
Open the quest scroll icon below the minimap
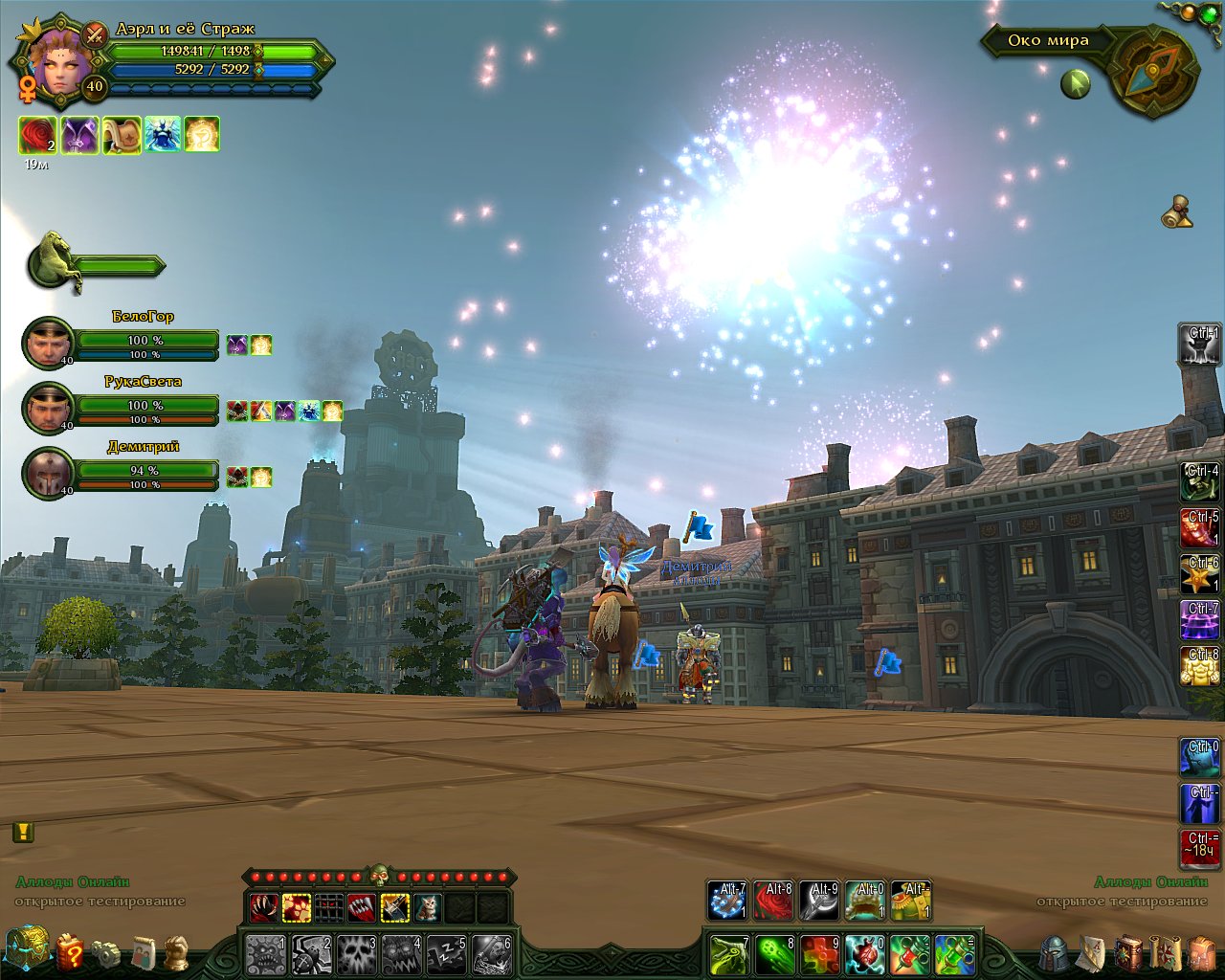click(1179, 212)
